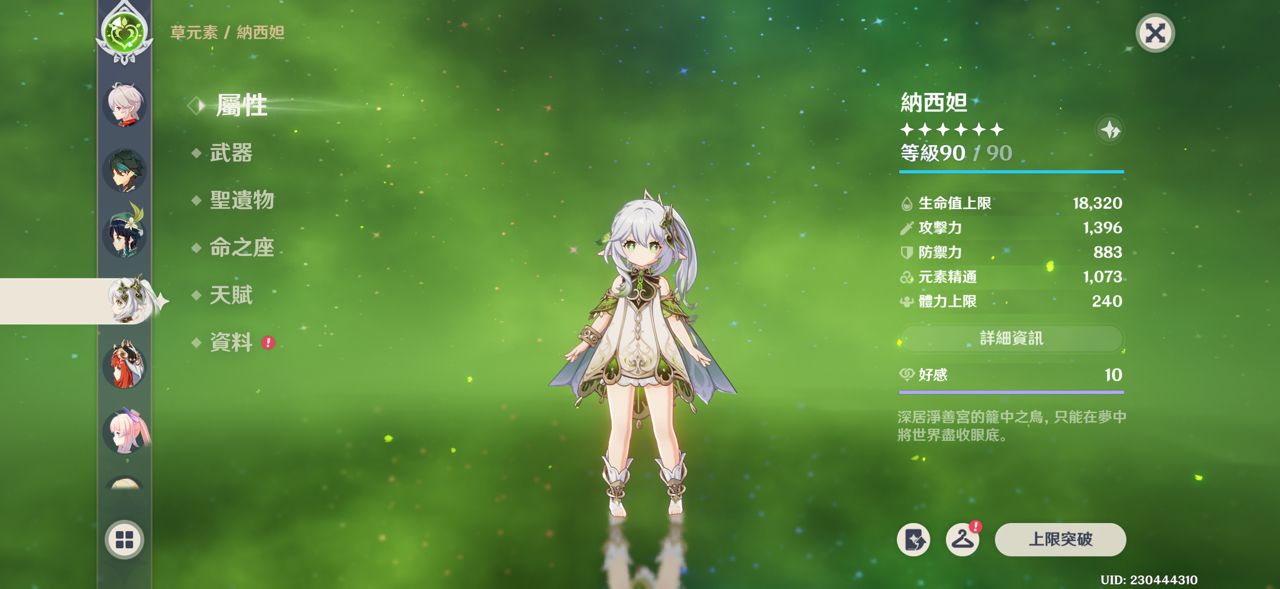Click the 上限突破 button
Image resolution: width=1280 pixels, height=589 pixels.
coord(1060,540)
